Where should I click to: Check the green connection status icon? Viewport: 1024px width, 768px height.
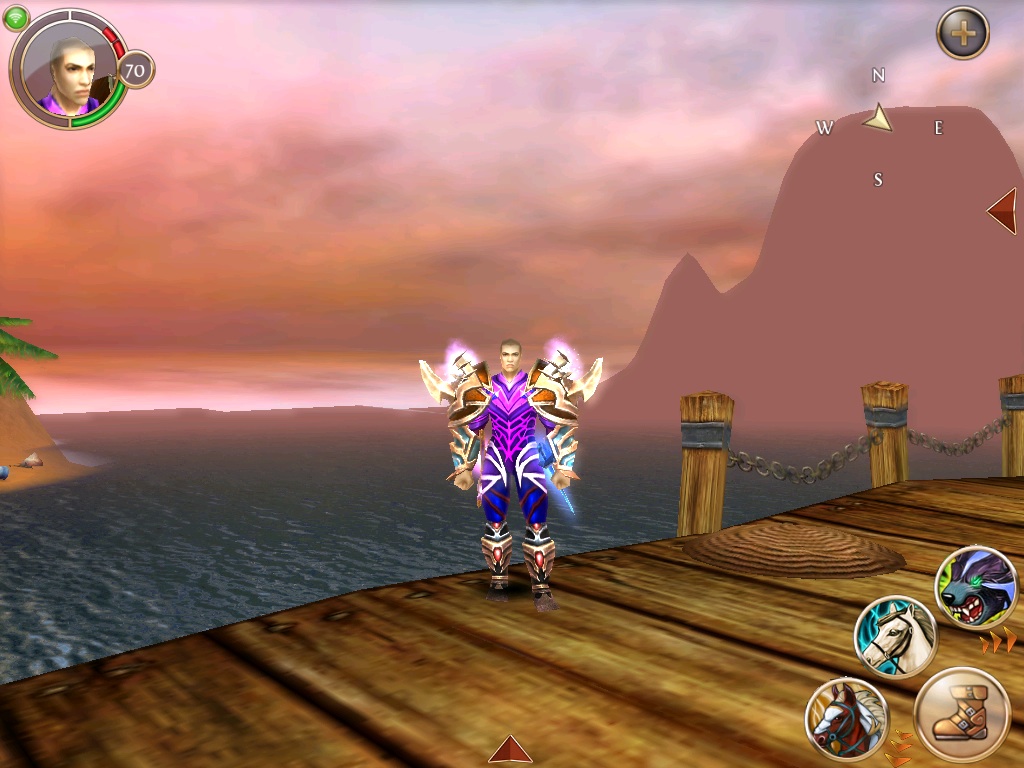click(x=17, y=17)
